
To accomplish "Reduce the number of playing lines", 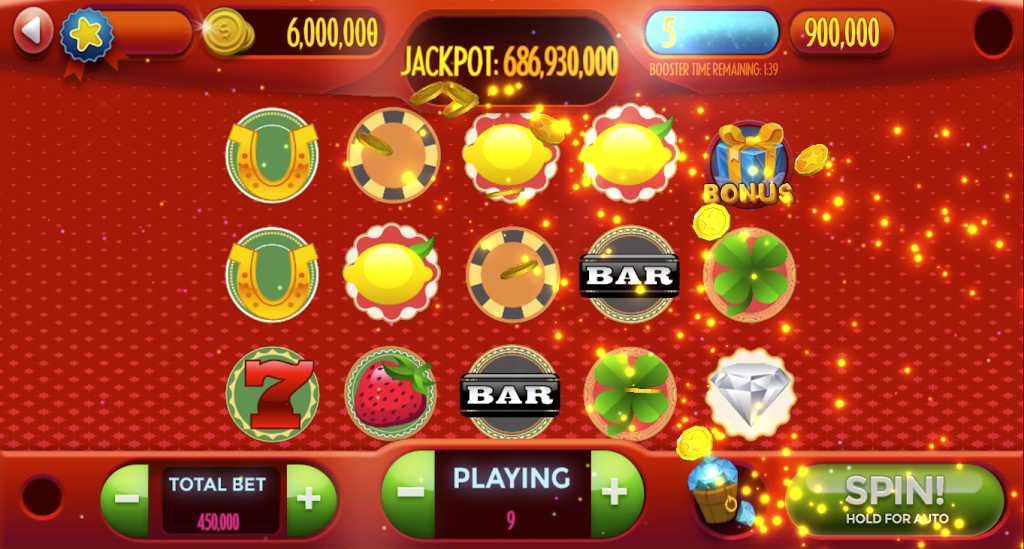I will pyautogui.click(x=410, y=492).
